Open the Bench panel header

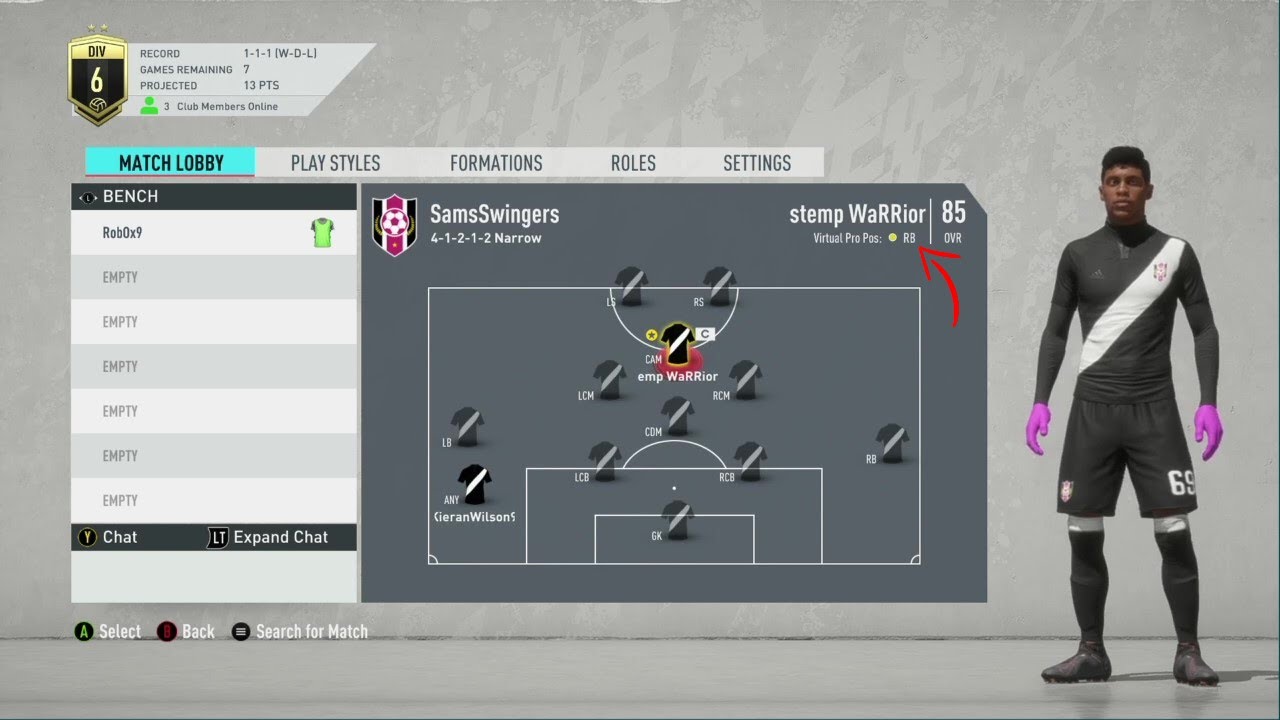[x=214, y=196]
